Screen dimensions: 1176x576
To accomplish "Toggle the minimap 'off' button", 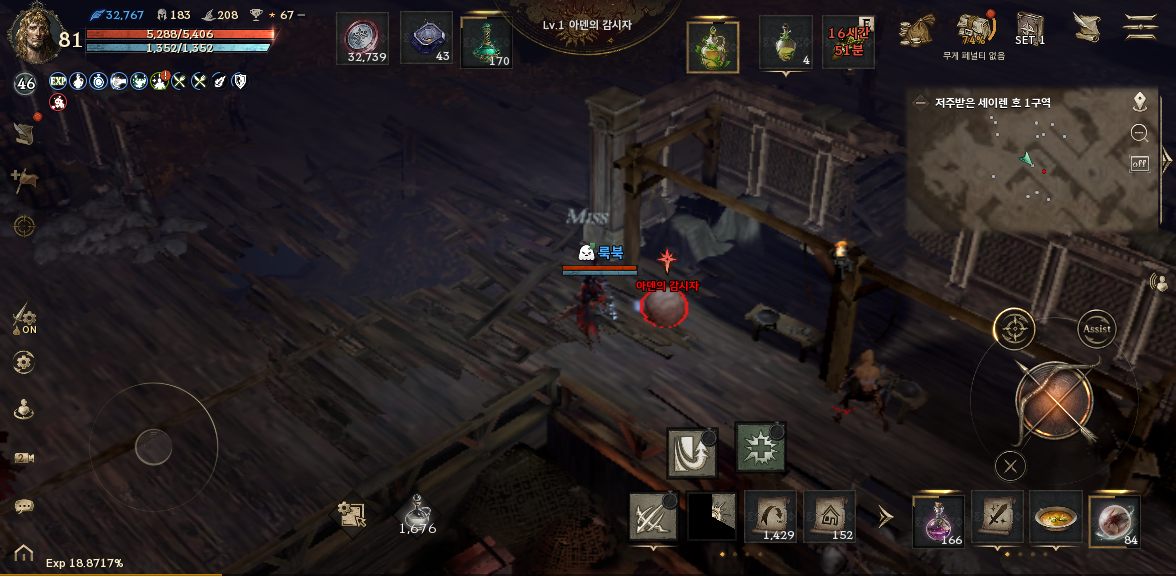I will [1139, 163].
